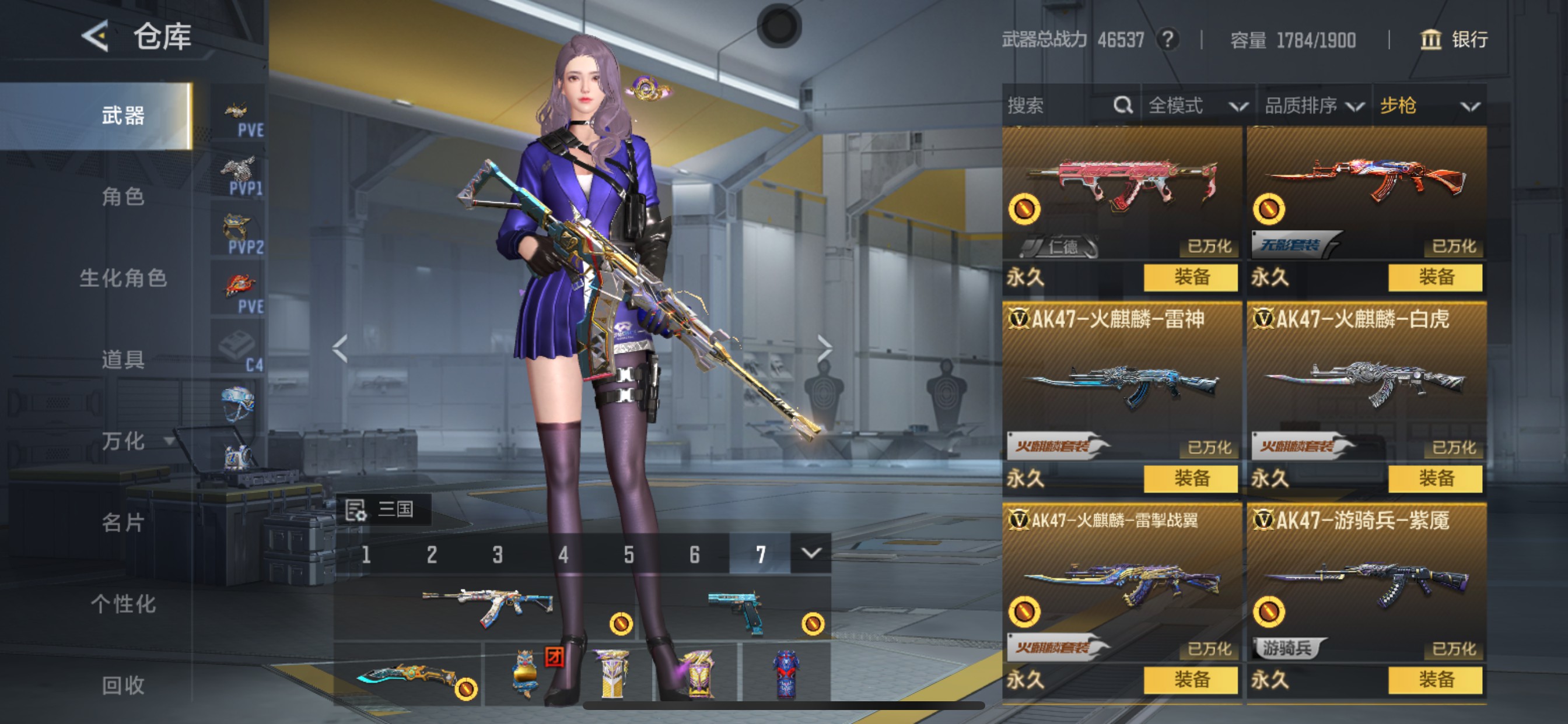Rotate to next character with right arrow
Screen dimensions: 1568x724
coord(824,348)
